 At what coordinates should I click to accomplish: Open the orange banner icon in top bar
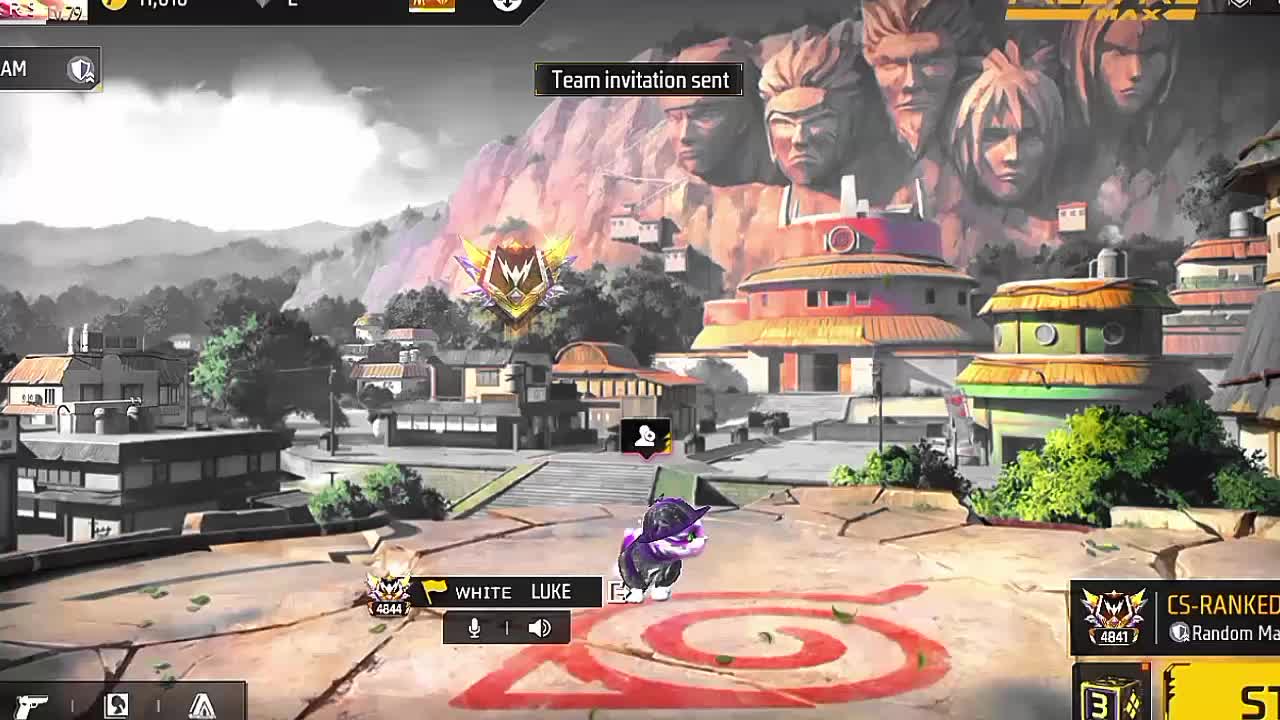click(x=432, y=5)
